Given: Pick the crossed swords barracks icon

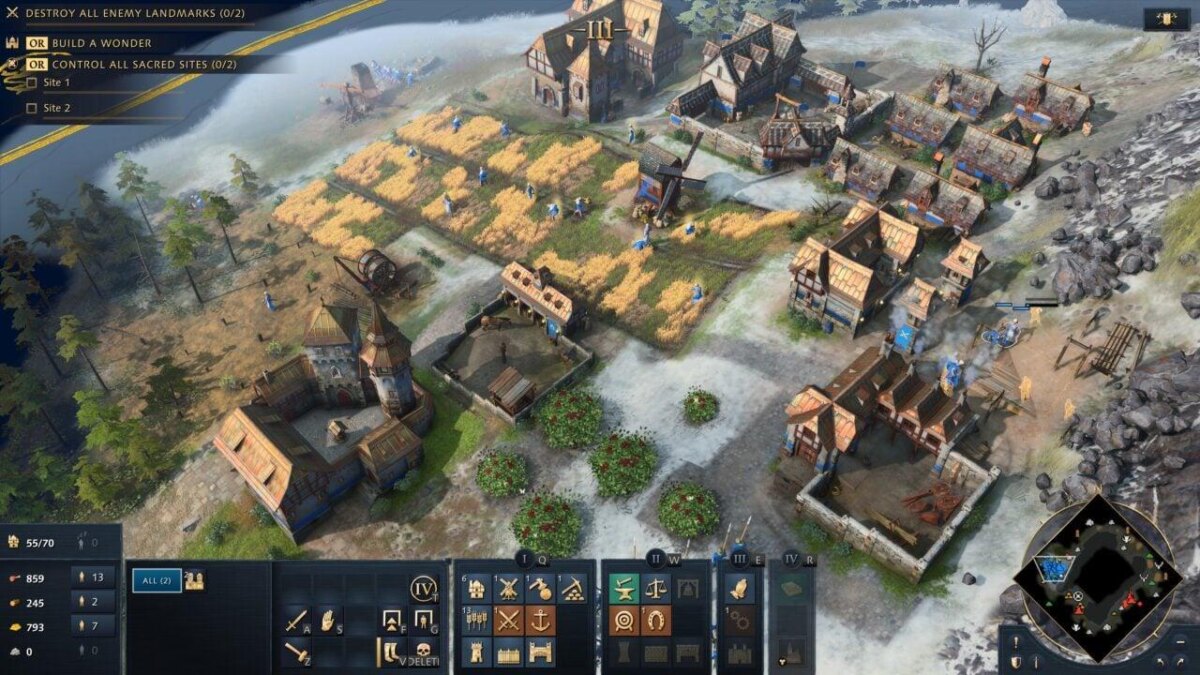Looking at the screenshot, I should tap(508, 621).
